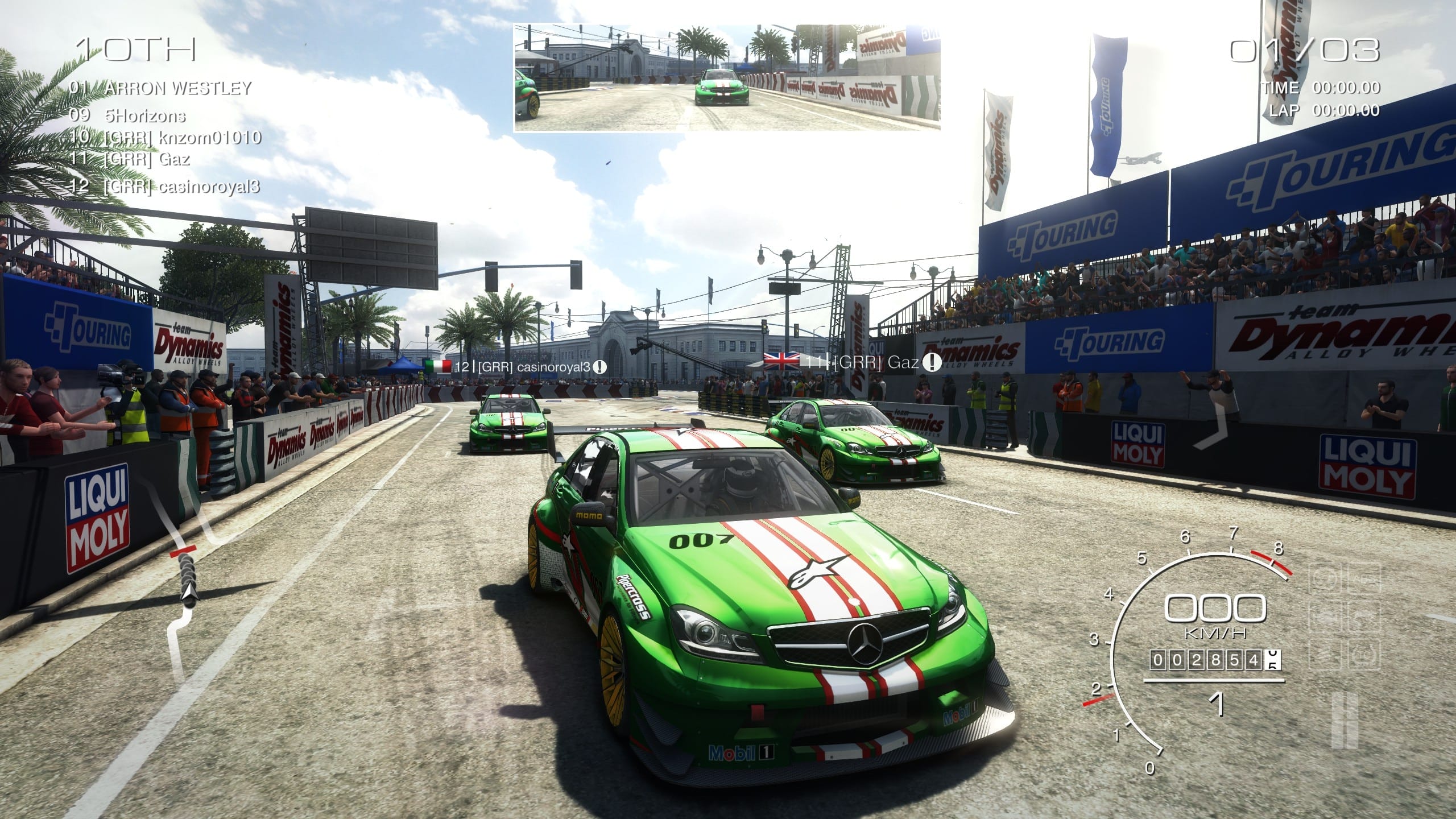Select the ABS assist icon near the tachometer
1456x819 pixels.
tap(1365, 579)
